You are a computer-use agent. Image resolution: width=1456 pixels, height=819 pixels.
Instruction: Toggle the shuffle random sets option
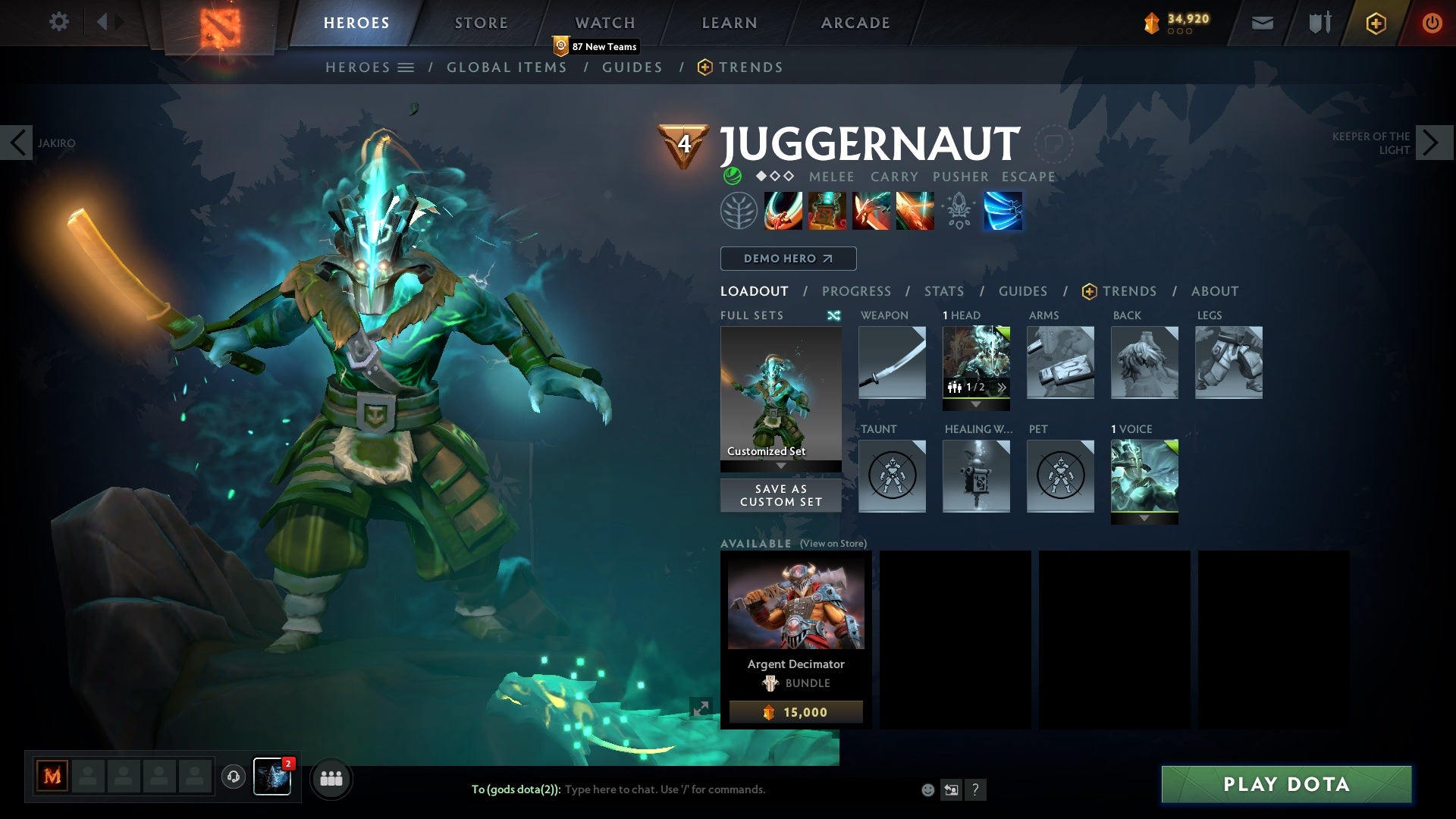[834, 315]
